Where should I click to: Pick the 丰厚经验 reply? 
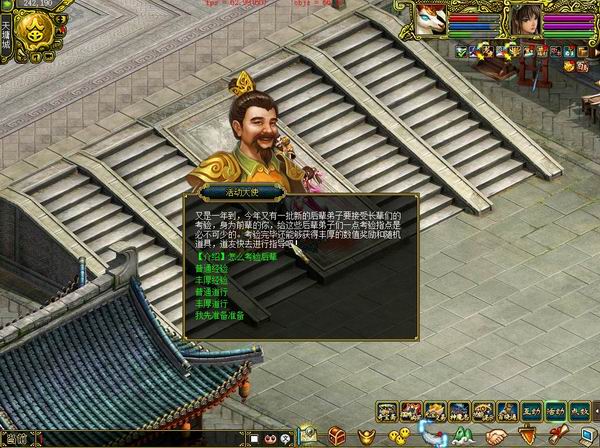212,280
